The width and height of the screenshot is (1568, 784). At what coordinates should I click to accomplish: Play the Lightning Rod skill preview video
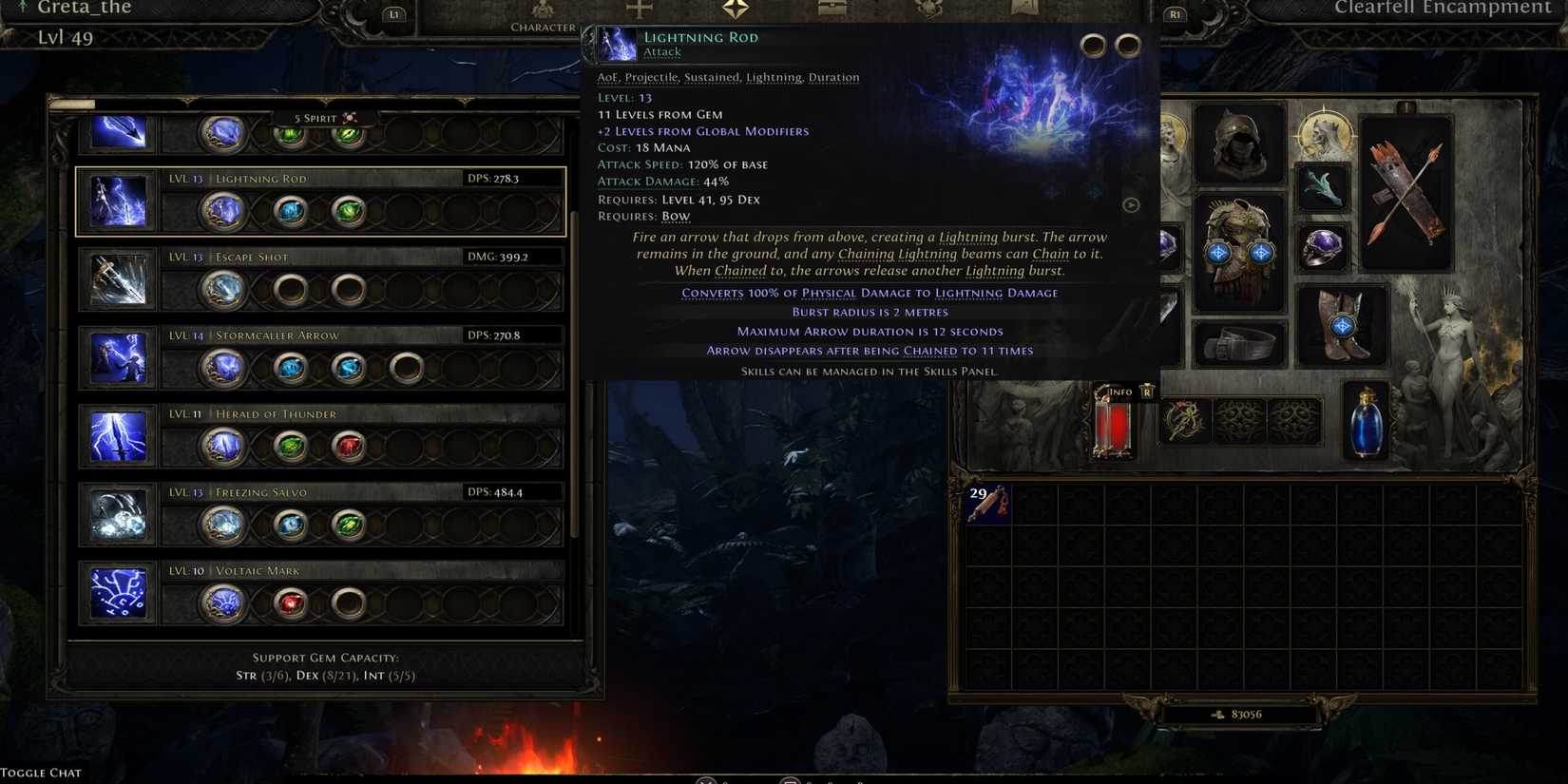click(1130, 204)
